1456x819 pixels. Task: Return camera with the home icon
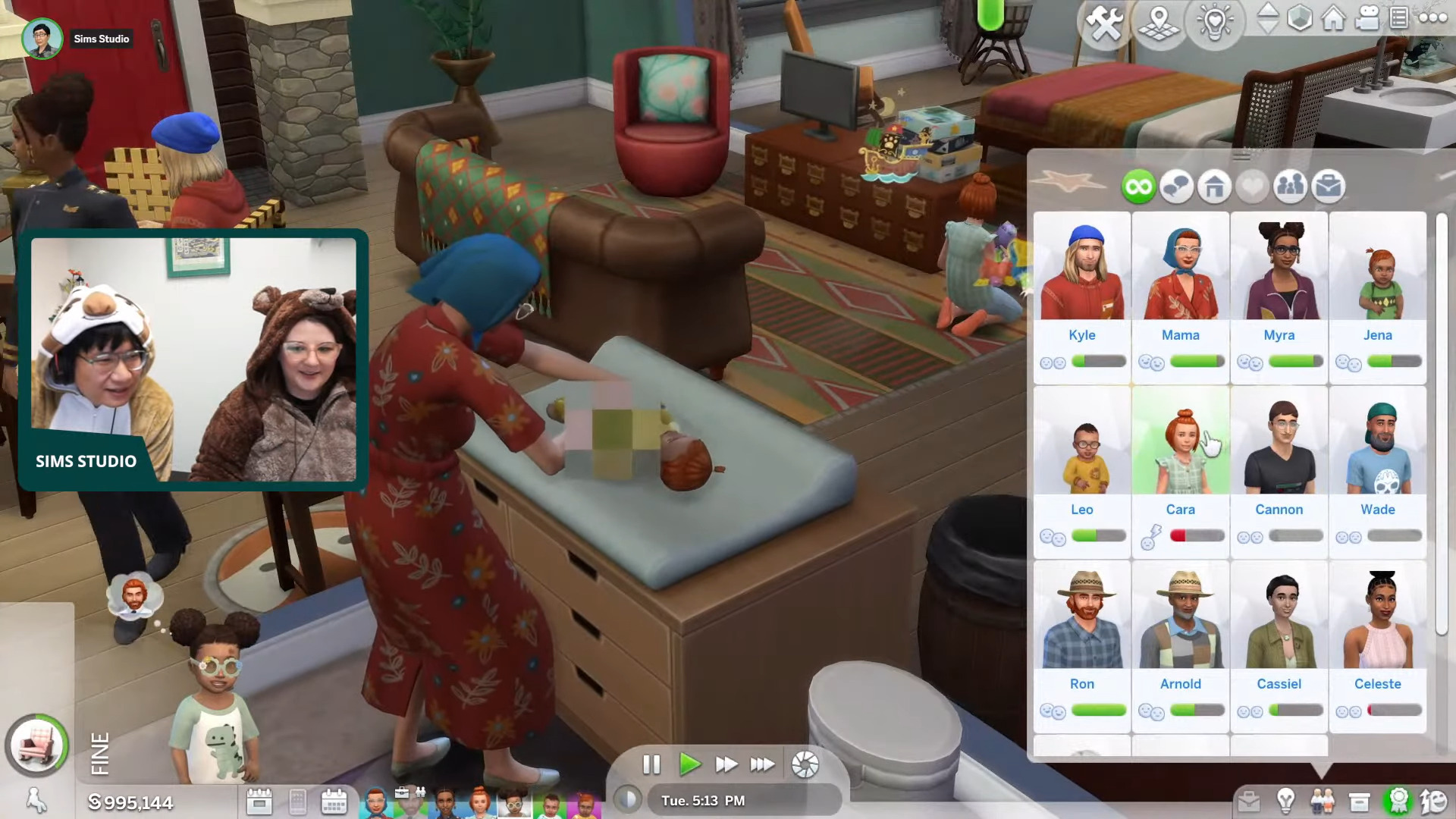[x=1333, y=18]
